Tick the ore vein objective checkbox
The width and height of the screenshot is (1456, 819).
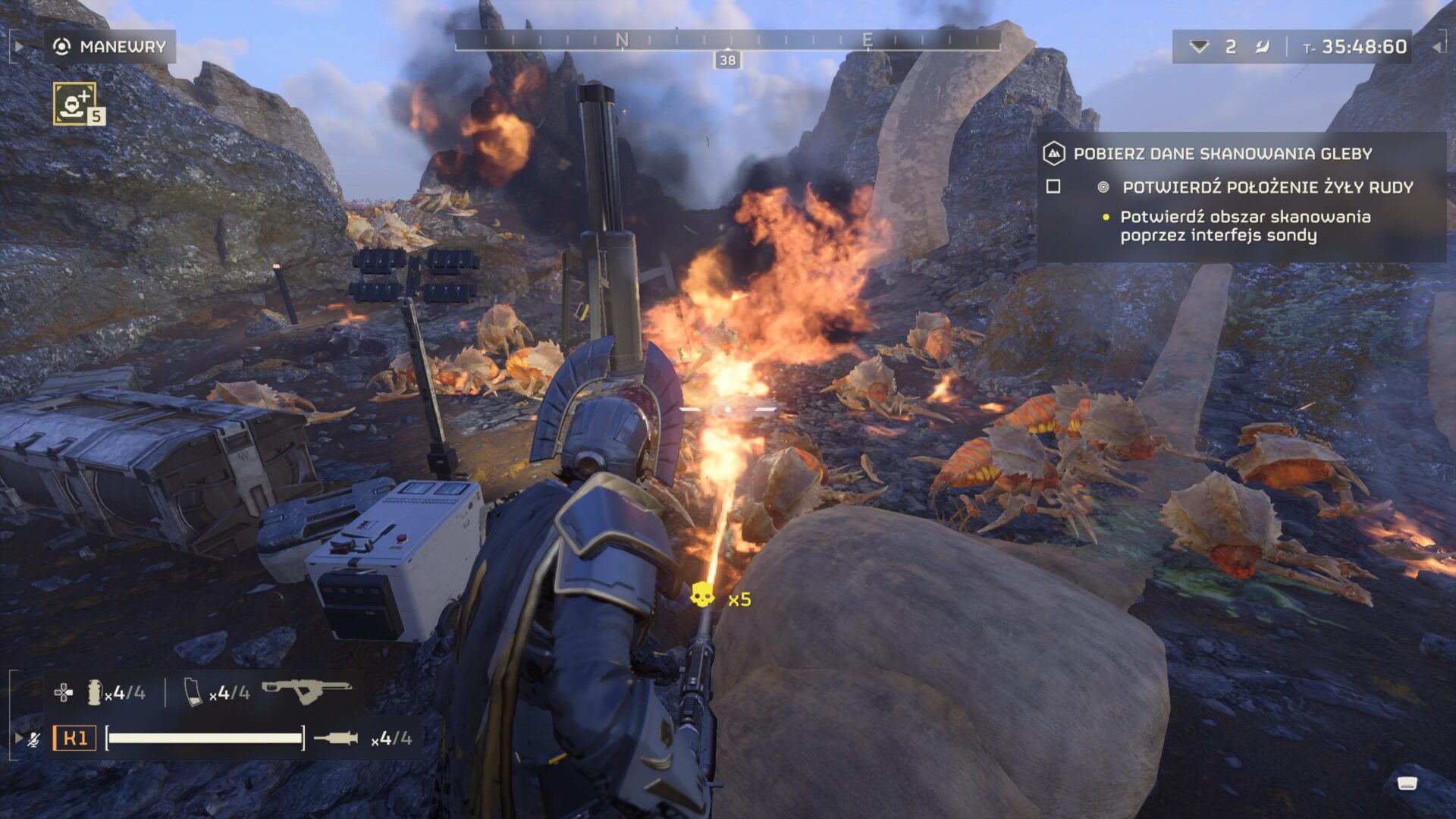point(1053,187)
